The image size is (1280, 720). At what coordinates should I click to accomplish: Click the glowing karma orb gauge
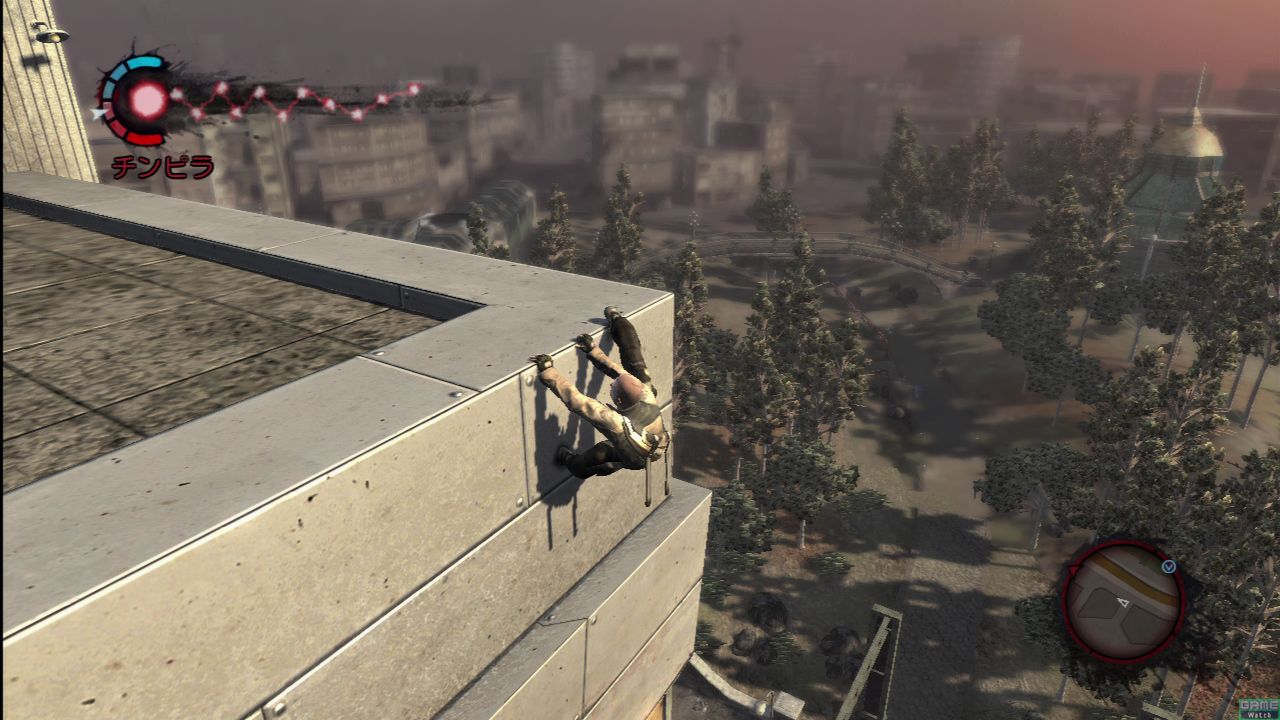coord(146,98)
